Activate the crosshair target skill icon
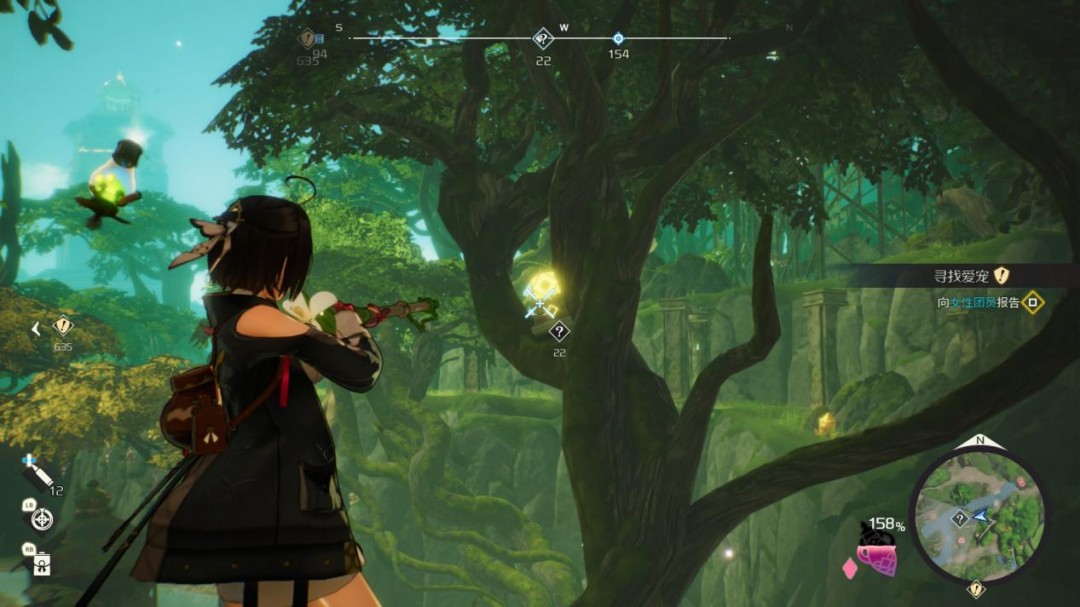The width and height of the screenshot is (1080, 607). (42, 519)
